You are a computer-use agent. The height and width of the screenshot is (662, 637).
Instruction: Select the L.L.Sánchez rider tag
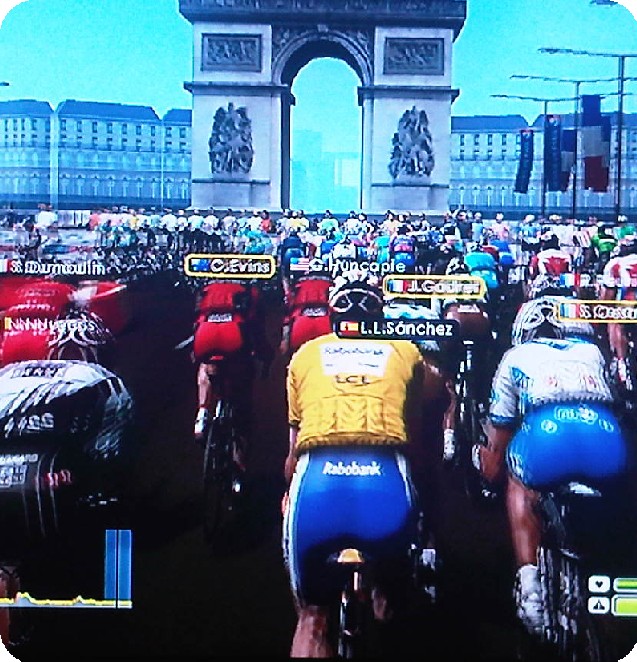397,328
